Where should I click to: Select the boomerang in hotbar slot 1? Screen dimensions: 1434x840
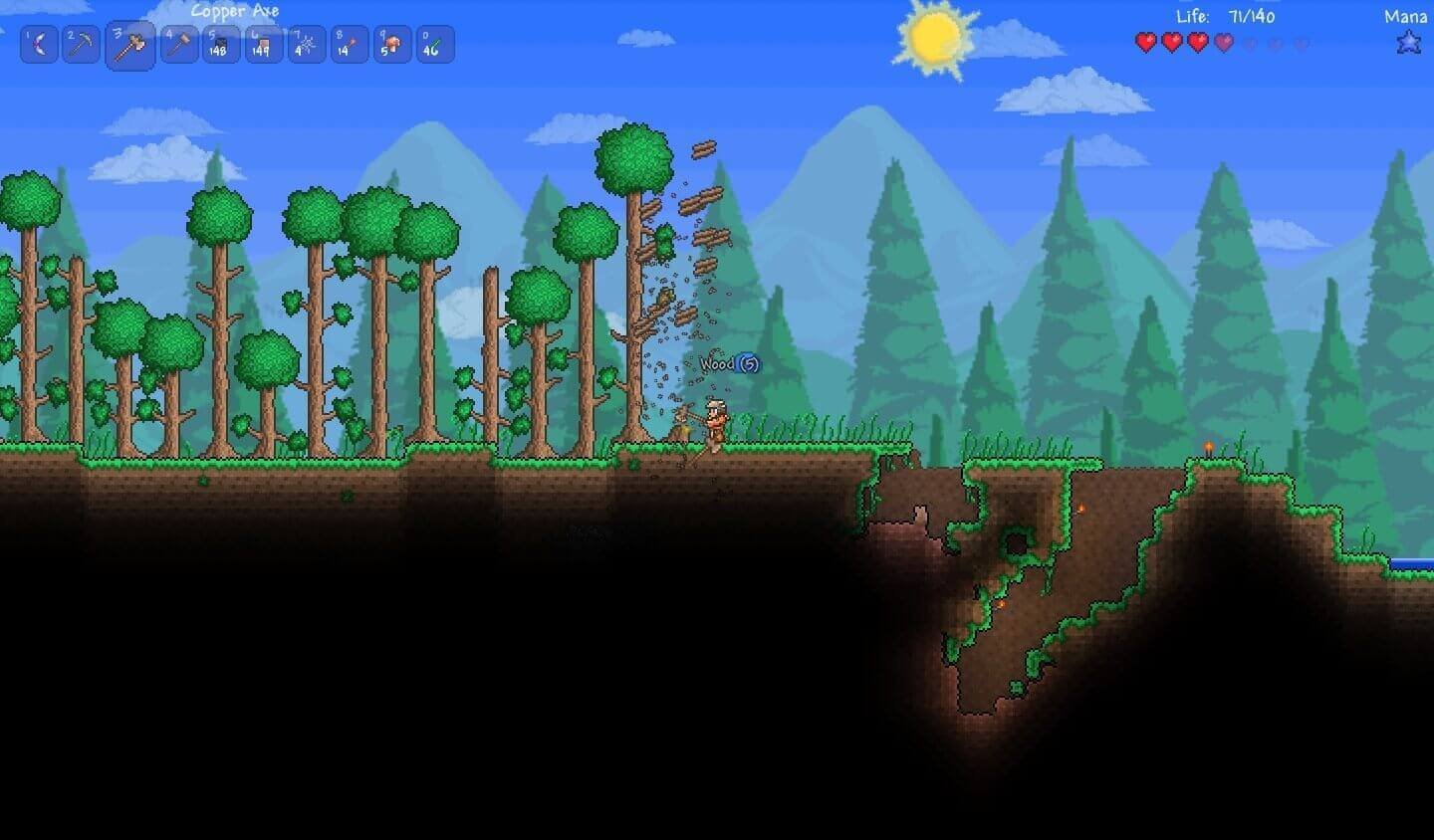(x=39, y=45)
